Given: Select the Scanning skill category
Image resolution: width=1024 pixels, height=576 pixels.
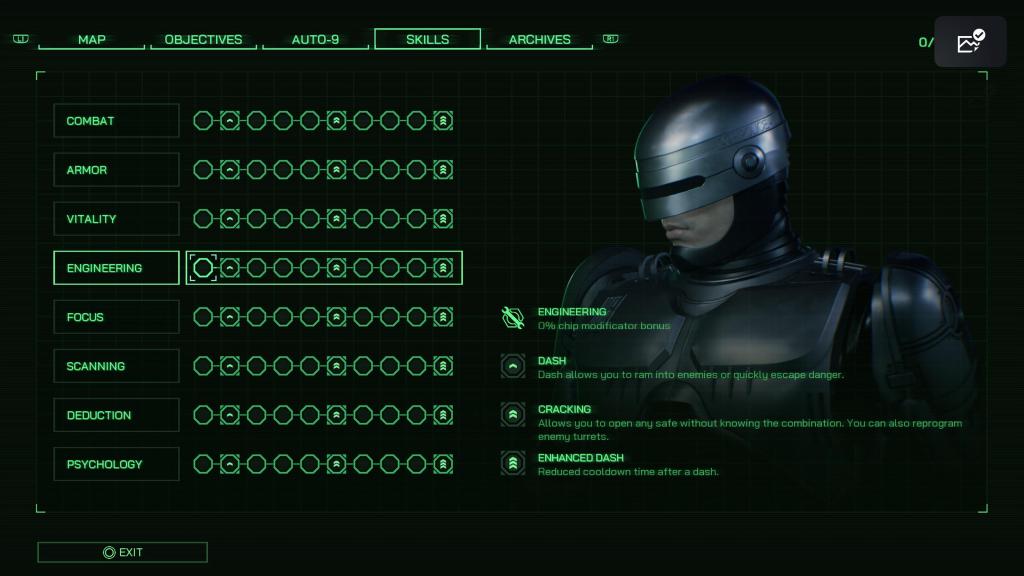Looking at the screenshot, I should click(x=116, y=366).
